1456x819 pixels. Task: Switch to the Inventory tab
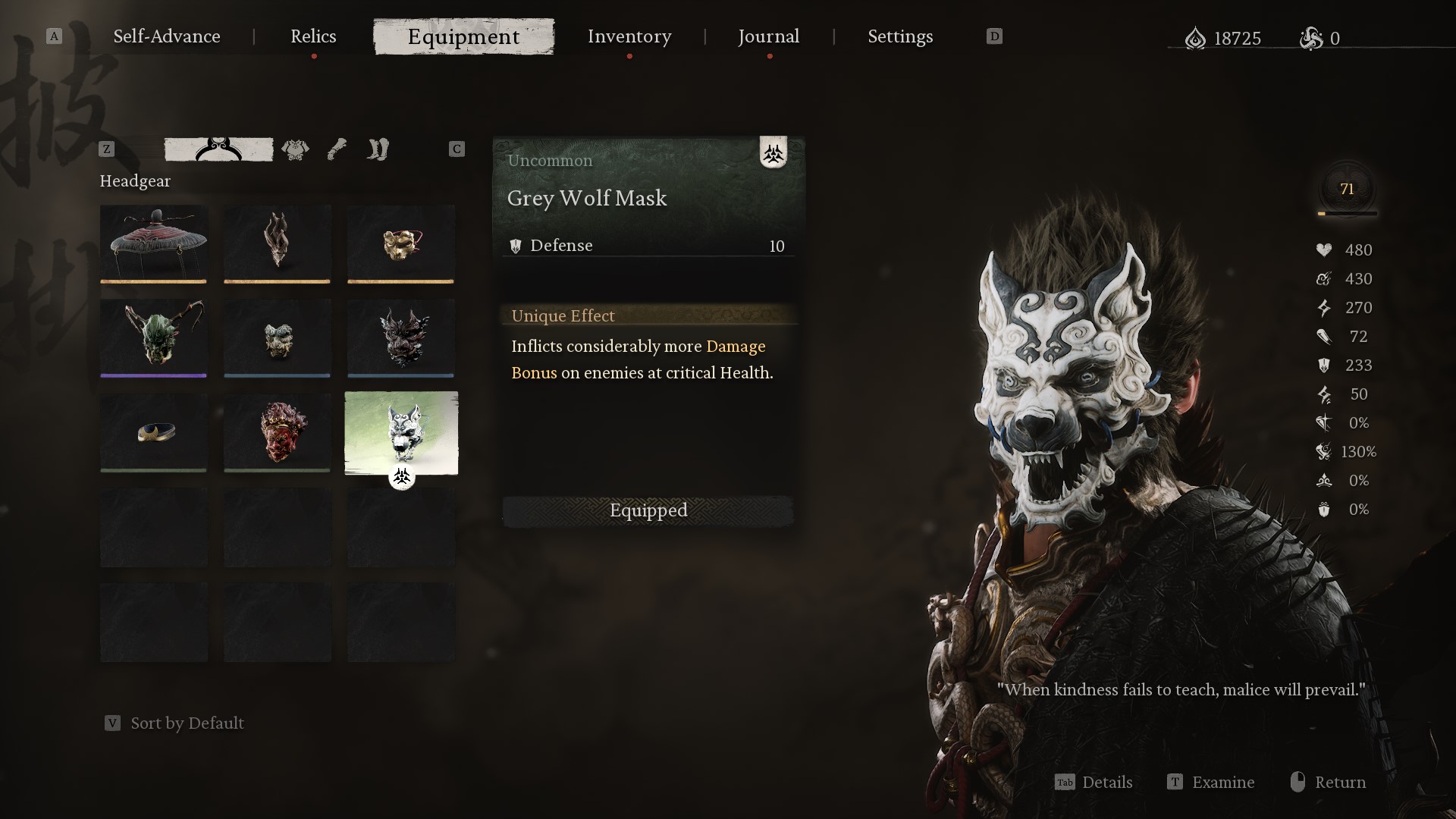point(629,36)
